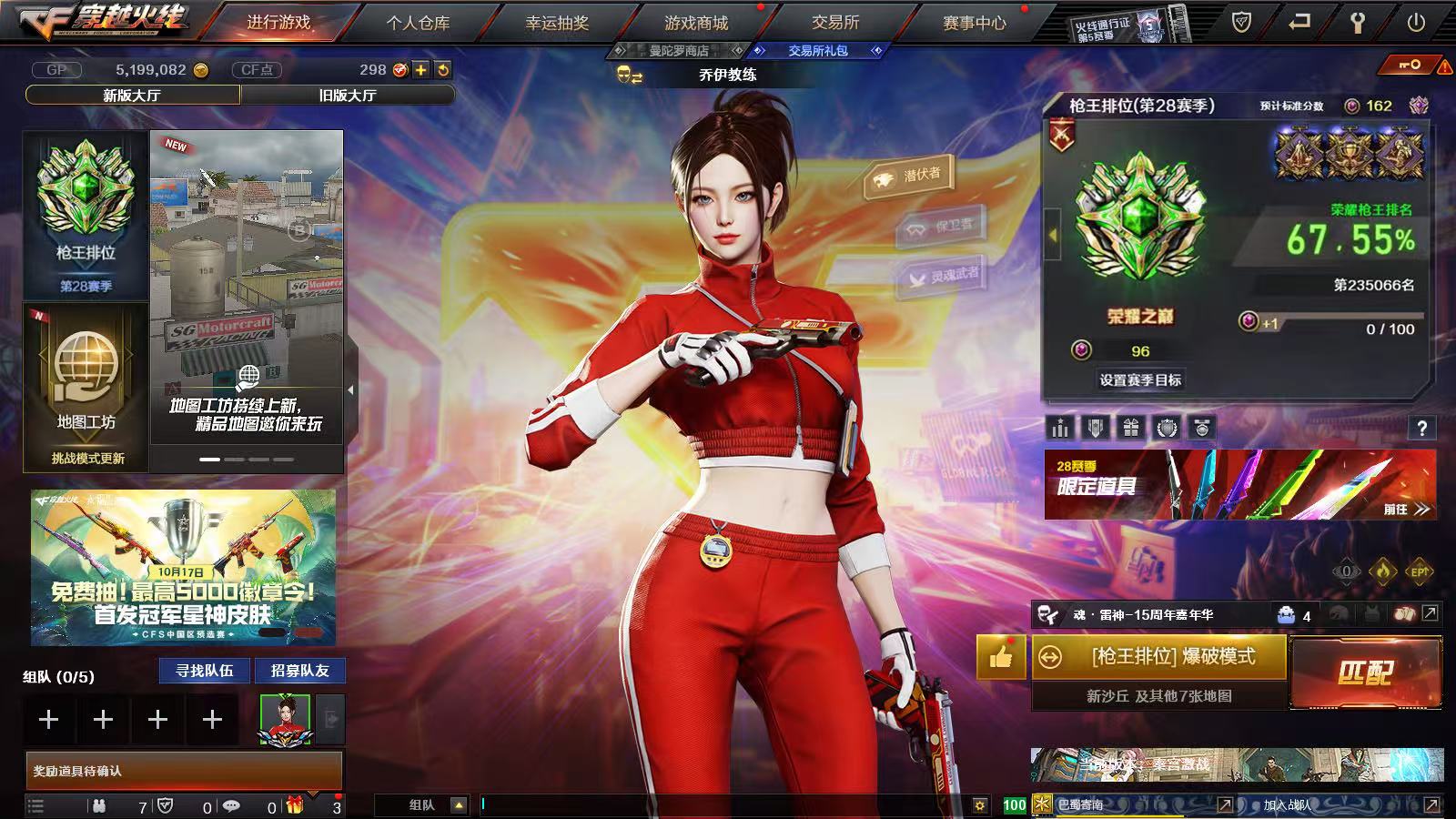1456x819 pixels.
Task: Open the 枪王排位 ranked mode tile
Action: (x=86, y=215)
